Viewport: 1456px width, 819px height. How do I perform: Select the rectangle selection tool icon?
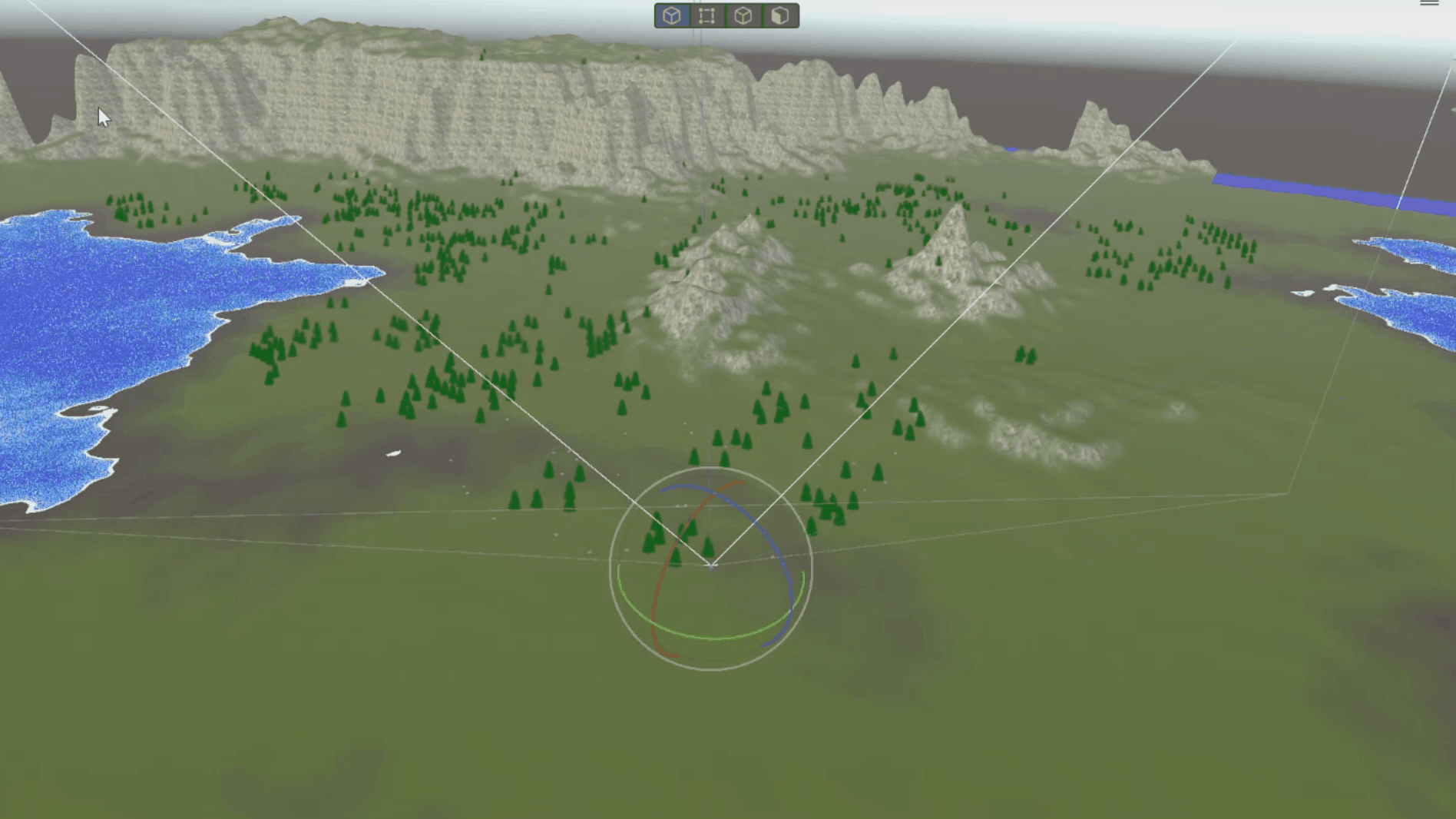tap(706, 15)
